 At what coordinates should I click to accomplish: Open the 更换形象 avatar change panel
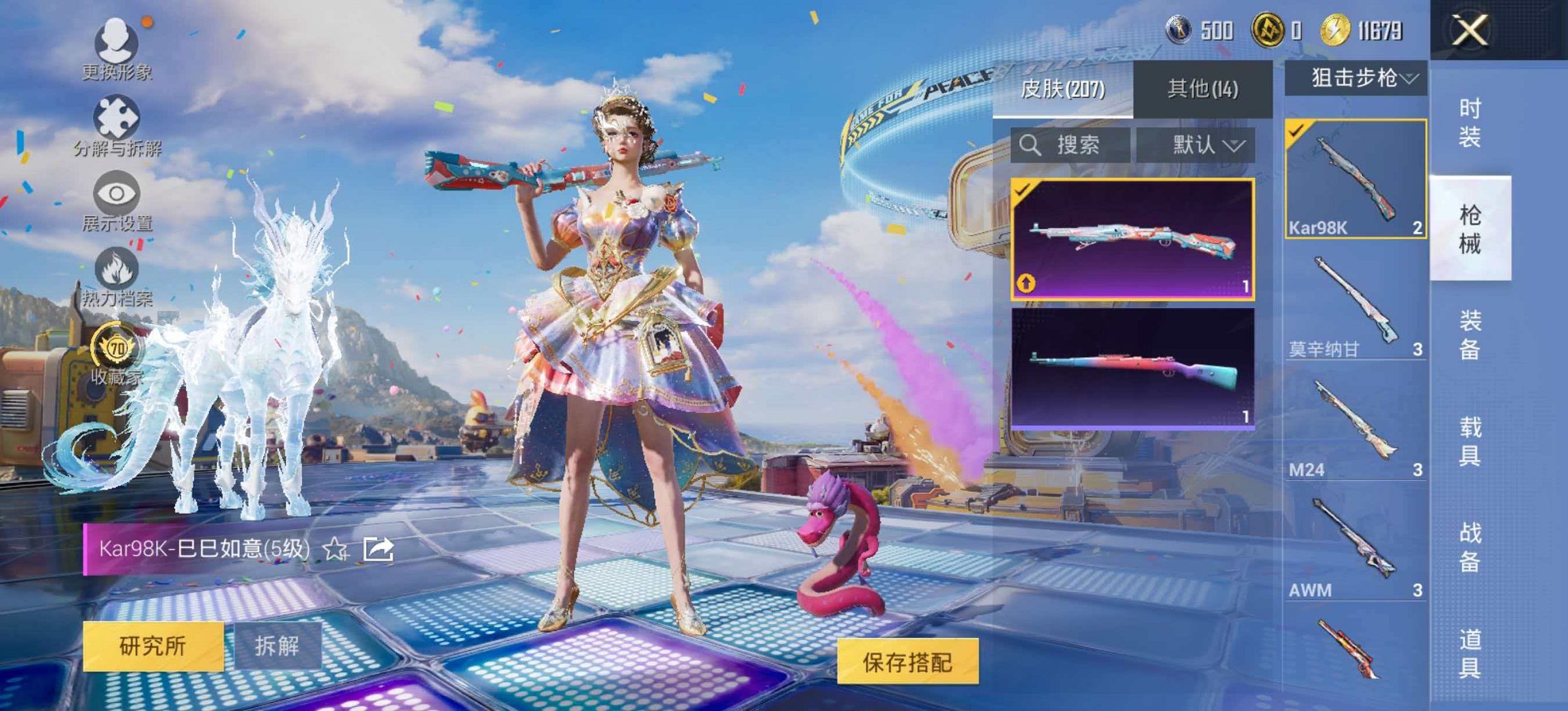coord(116,44)
